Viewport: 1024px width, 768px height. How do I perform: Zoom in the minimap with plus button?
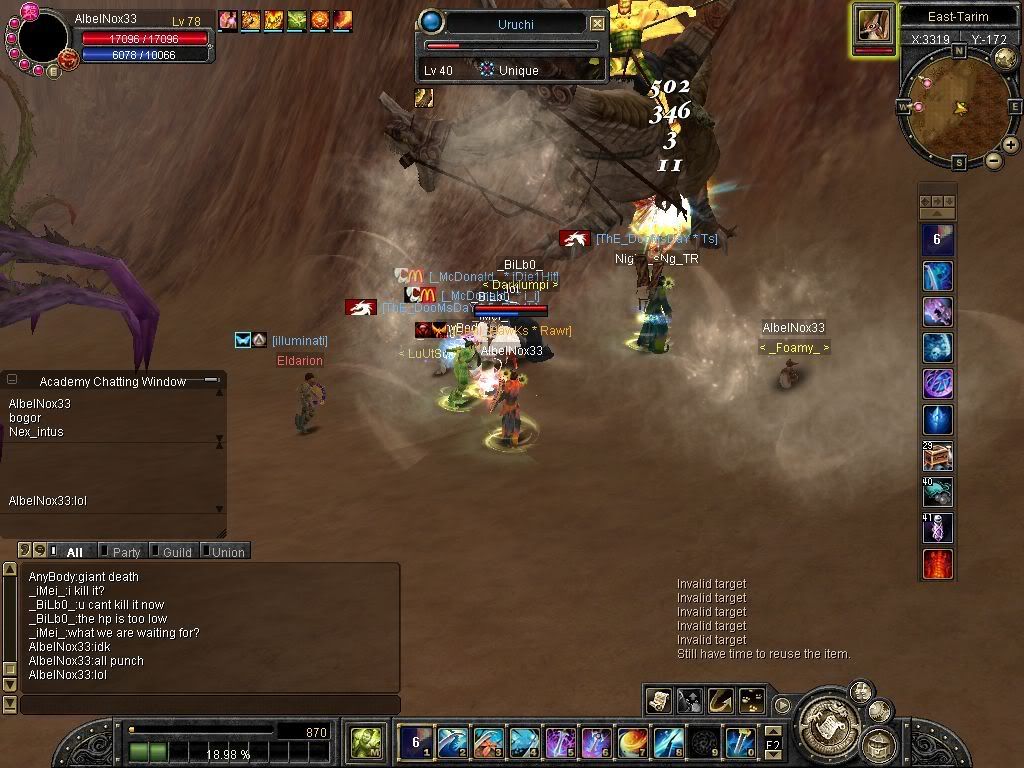[1010, 145]
